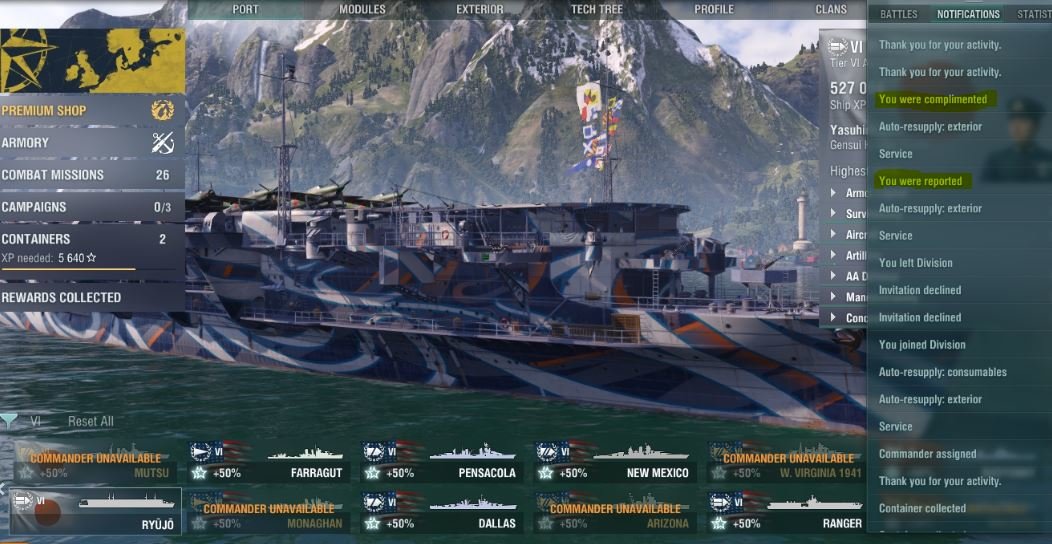Open the Tech Tree
Screen dimensions: 1052x544
597,10
